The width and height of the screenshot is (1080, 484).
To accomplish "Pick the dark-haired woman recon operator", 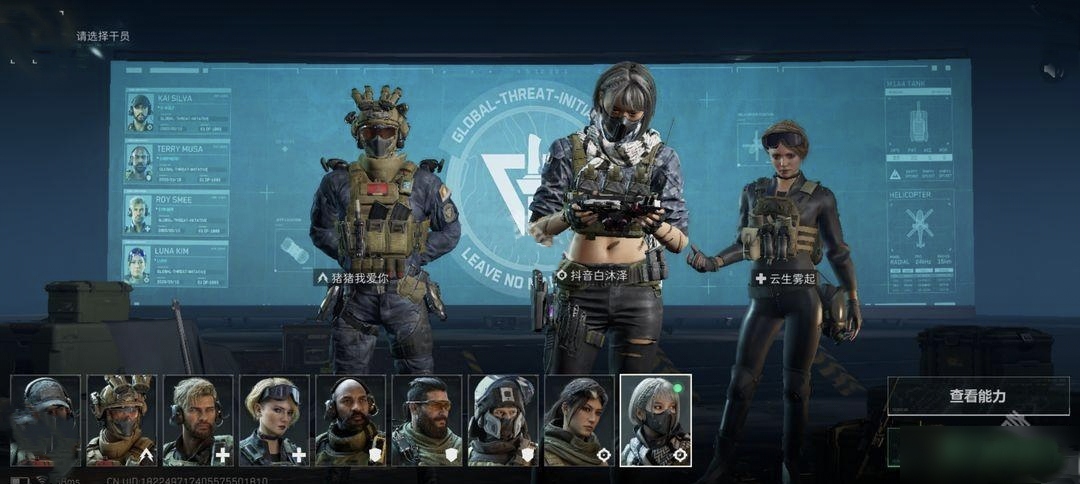I will coord(579,420).
